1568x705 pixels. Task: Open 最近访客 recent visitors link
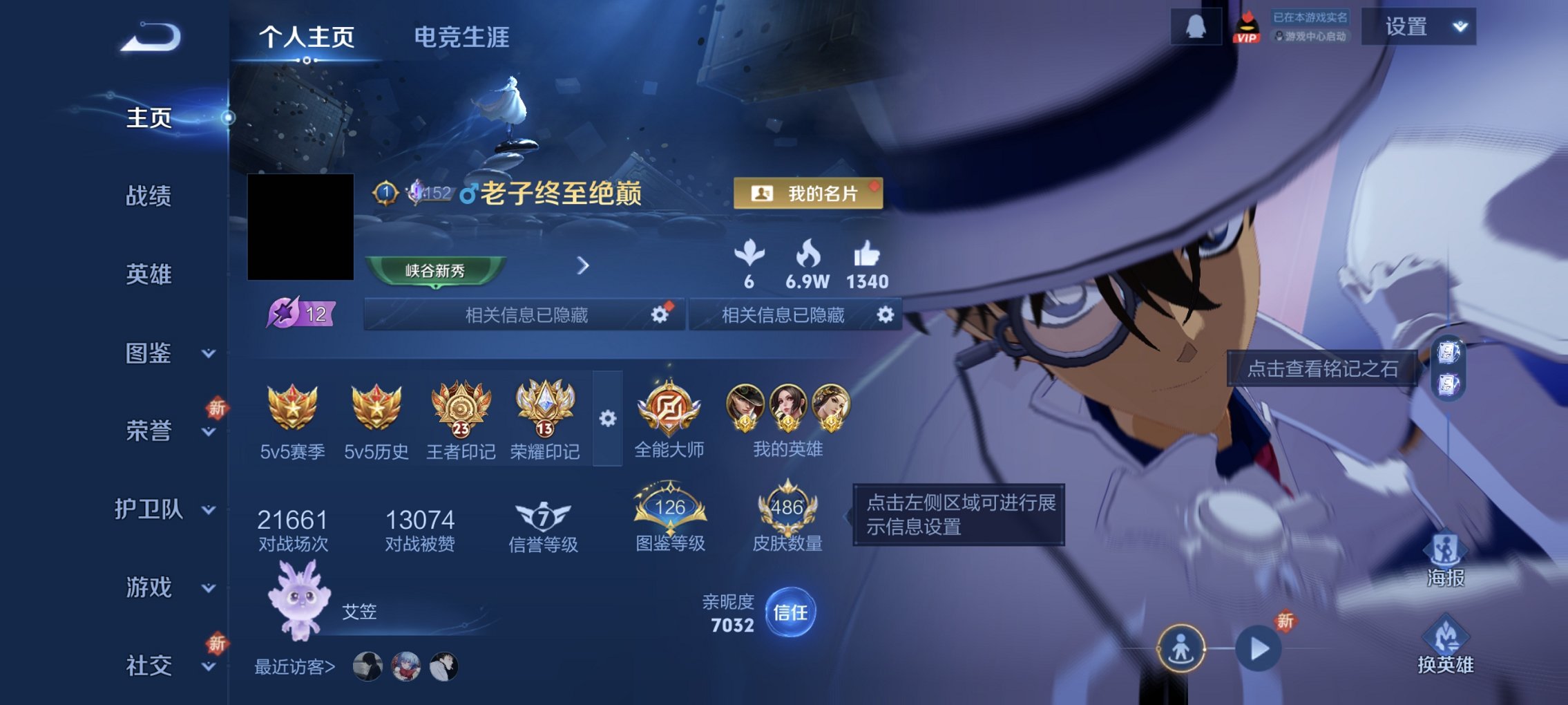click(x=295, y=666)
